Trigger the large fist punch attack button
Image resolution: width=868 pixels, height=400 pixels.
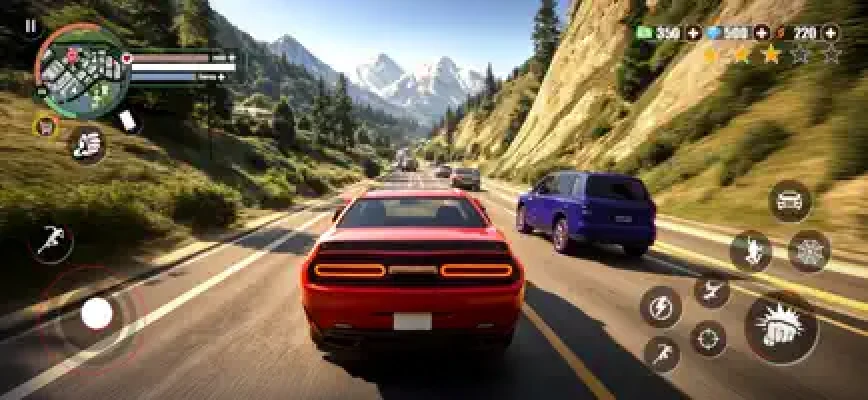point(781,328)
